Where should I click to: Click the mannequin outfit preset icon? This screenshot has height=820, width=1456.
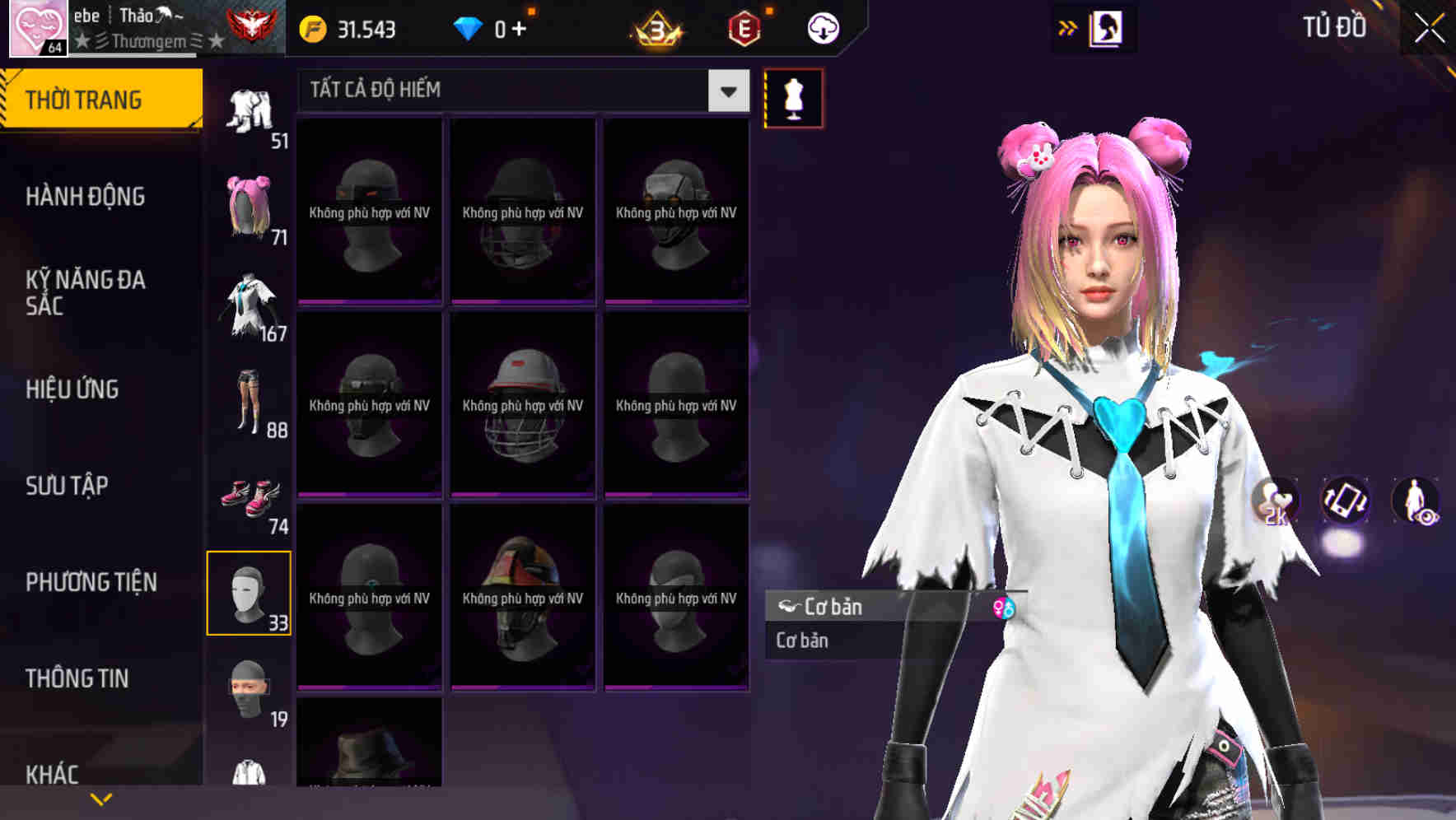click(x=792, y=97)
